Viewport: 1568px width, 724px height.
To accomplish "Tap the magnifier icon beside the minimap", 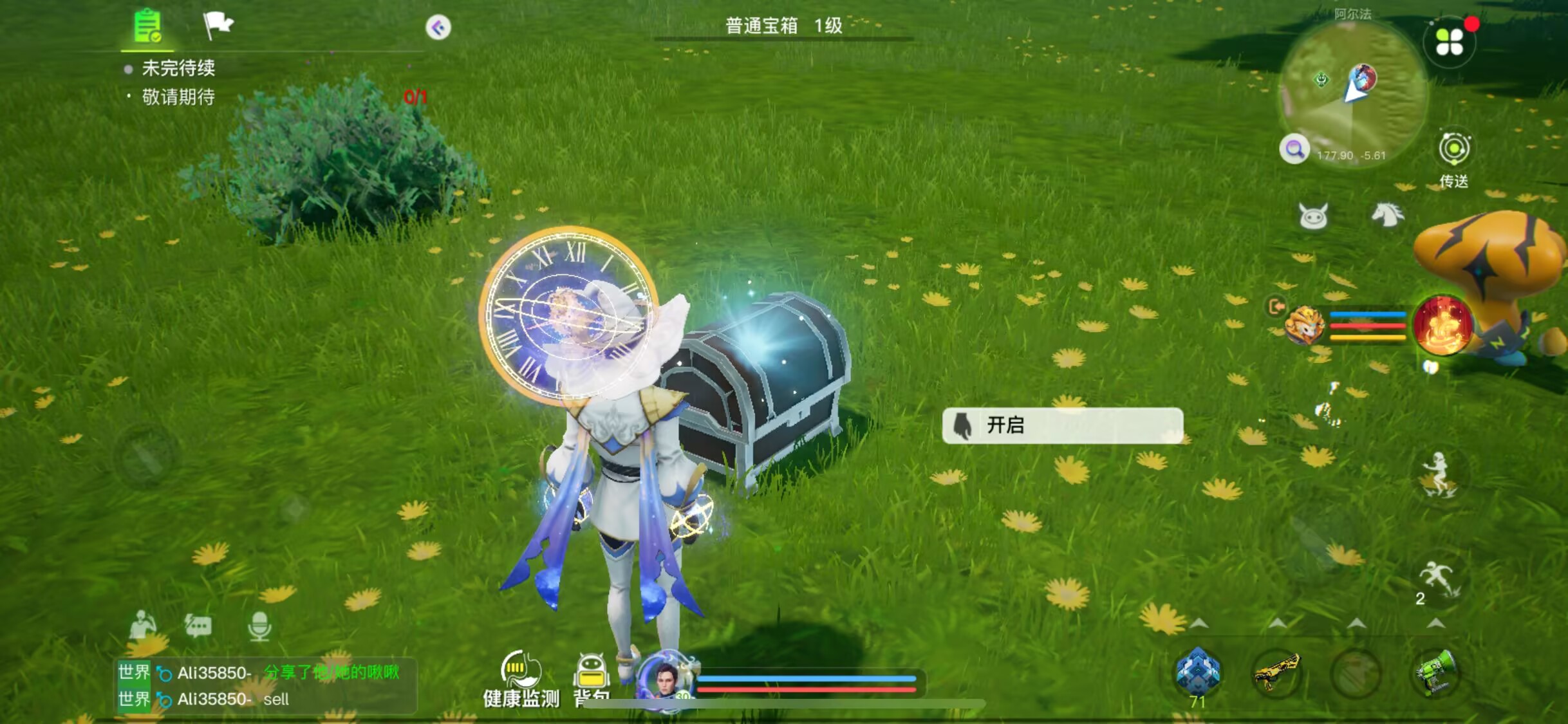I will coord(1295,148).
